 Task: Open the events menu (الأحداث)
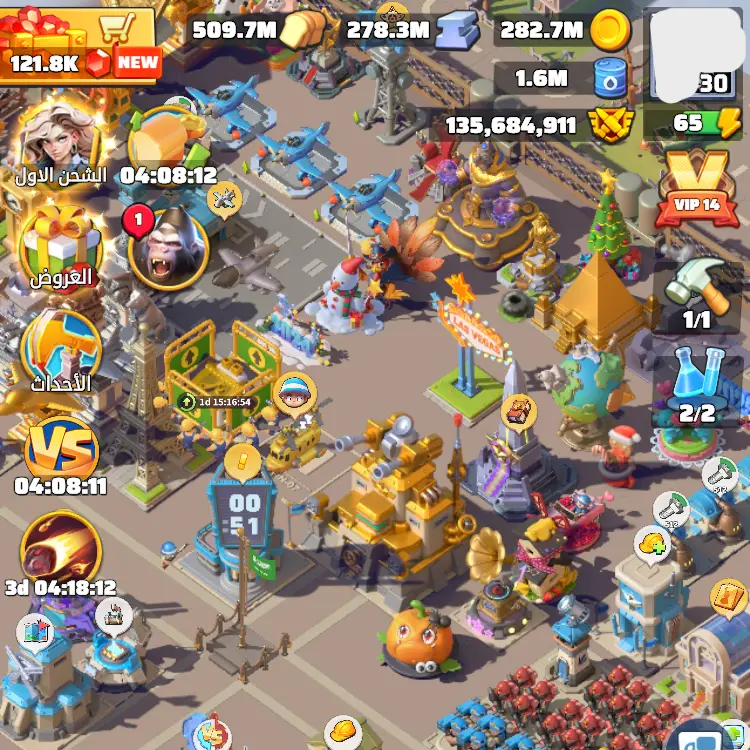tap(60, 350)
